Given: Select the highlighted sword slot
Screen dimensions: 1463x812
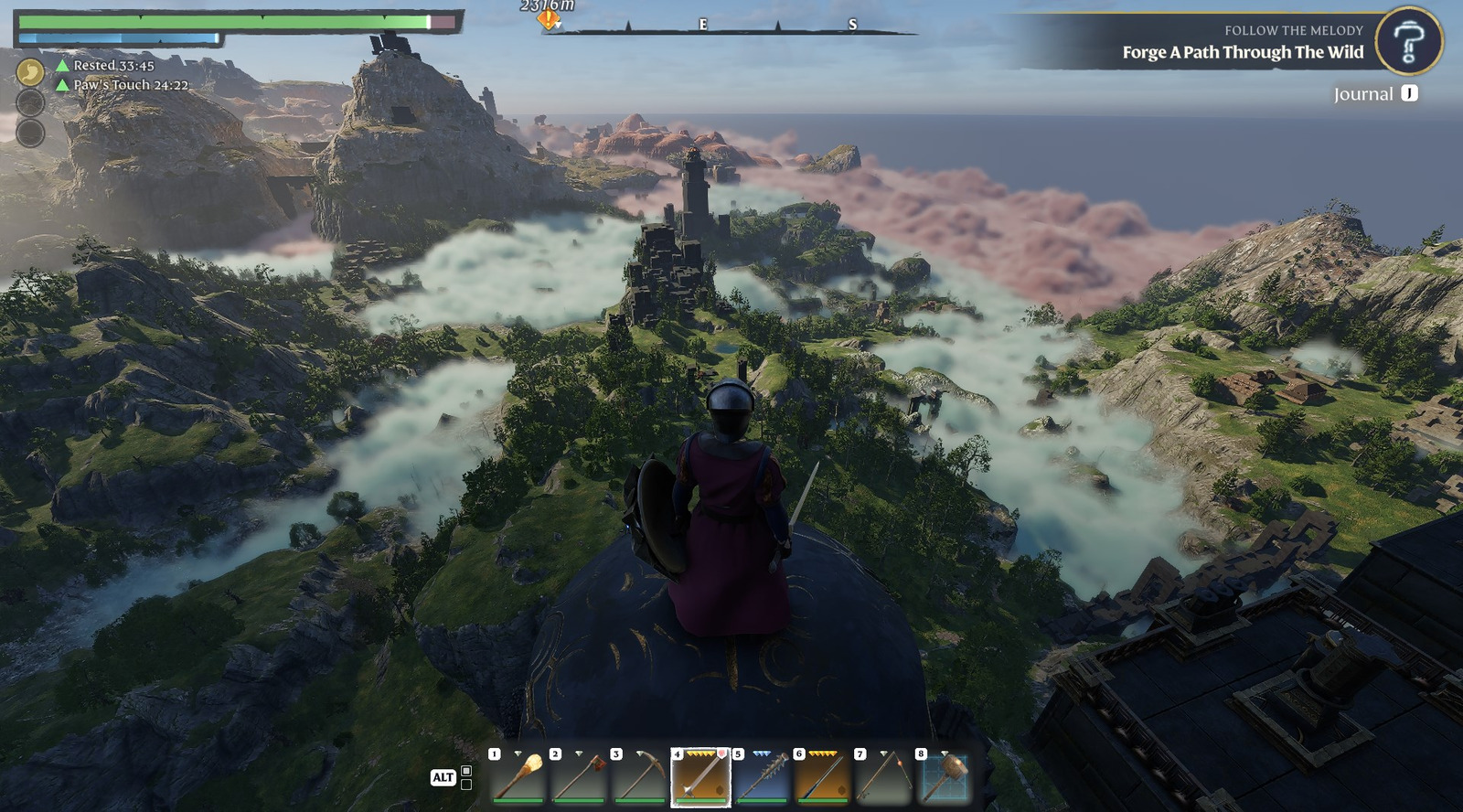Looking at the screenshot, I should [700, 777].
